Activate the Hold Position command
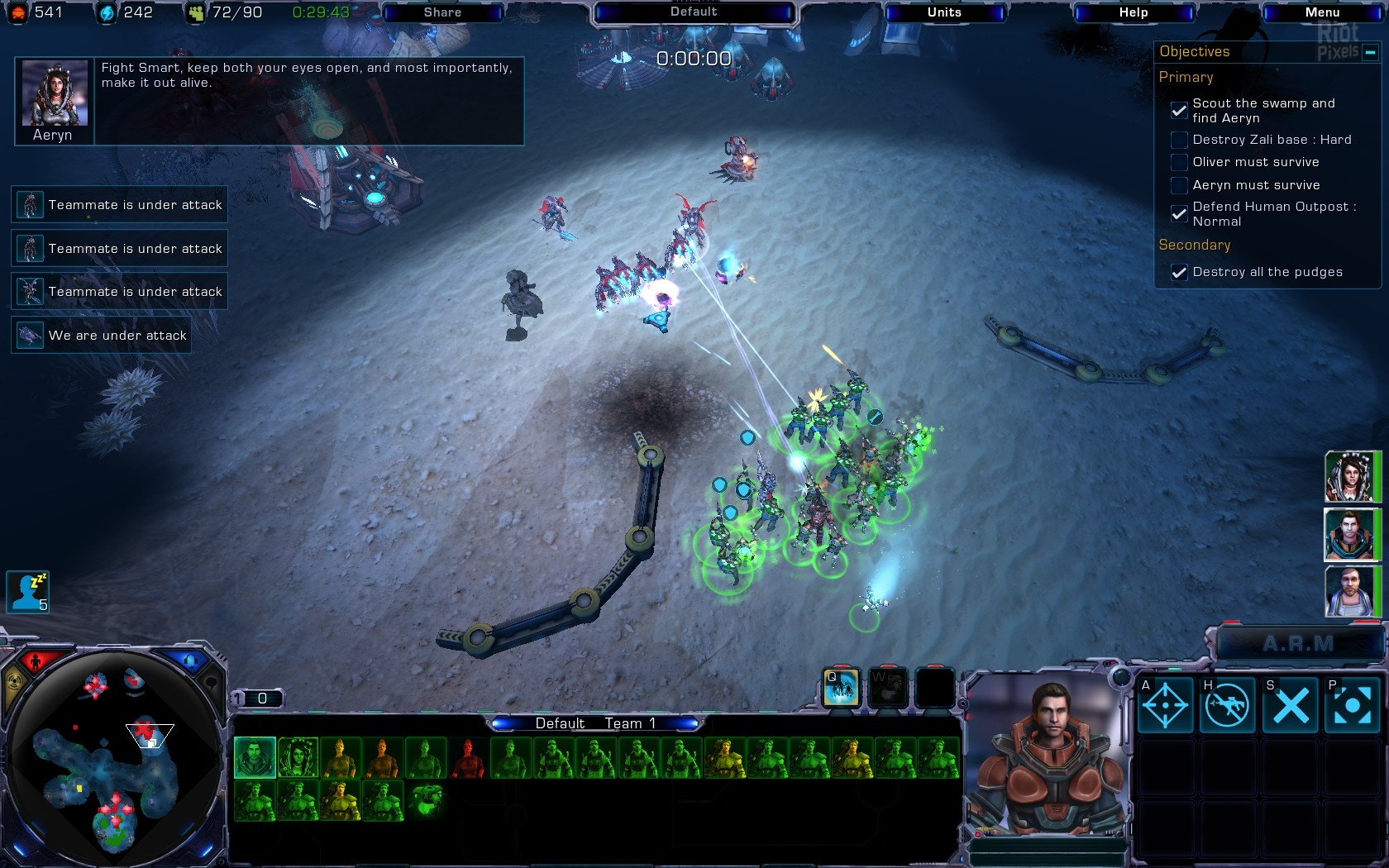This screenshot has width=1389, height=868. coord(1226,706)
